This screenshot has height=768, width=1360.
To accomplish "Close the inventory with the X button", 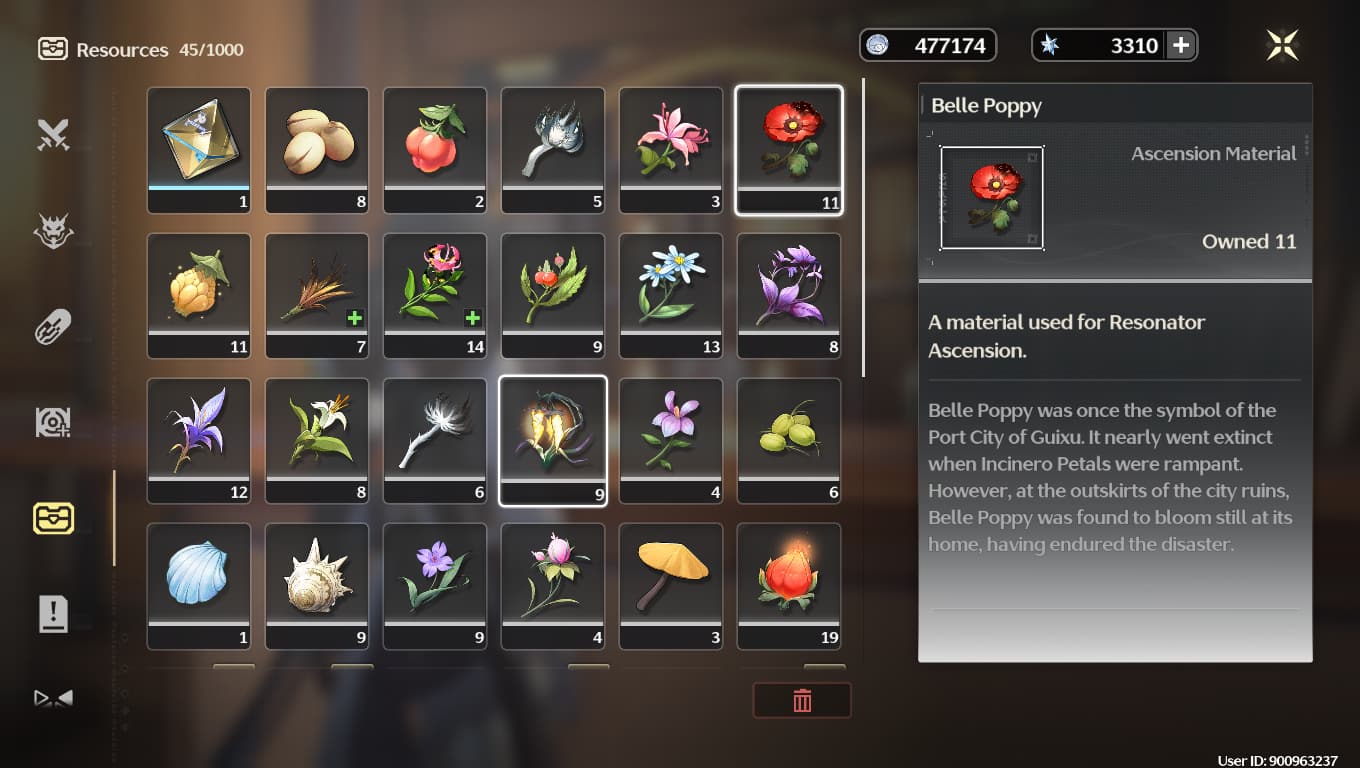I will [1282, 45].
